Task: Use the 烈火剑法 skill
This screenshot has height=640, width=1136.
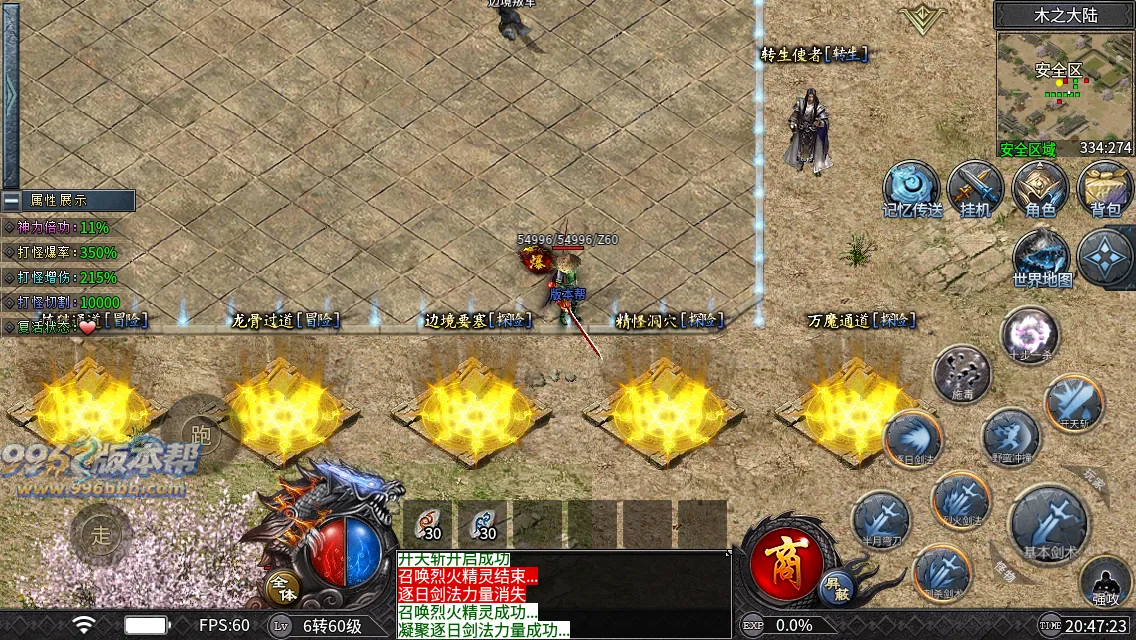Action: (960, 499)
